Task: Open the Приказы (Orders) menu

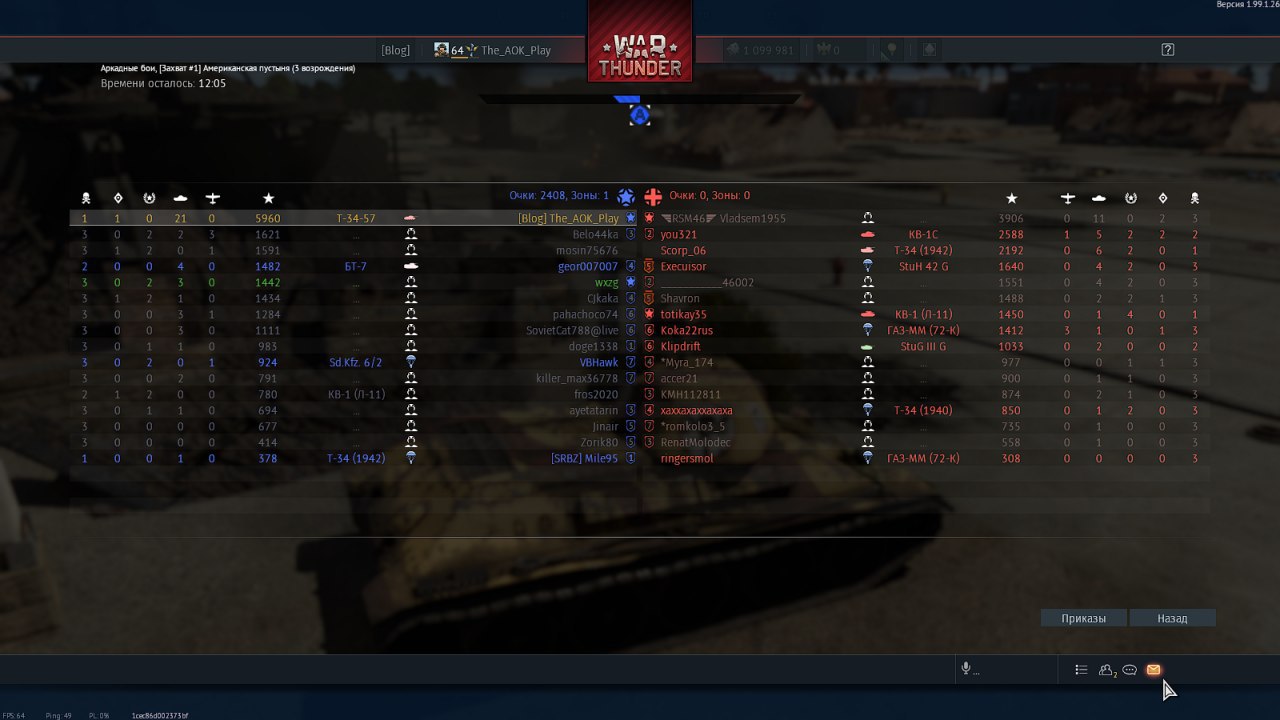Action: click(x=1084, y=618)
